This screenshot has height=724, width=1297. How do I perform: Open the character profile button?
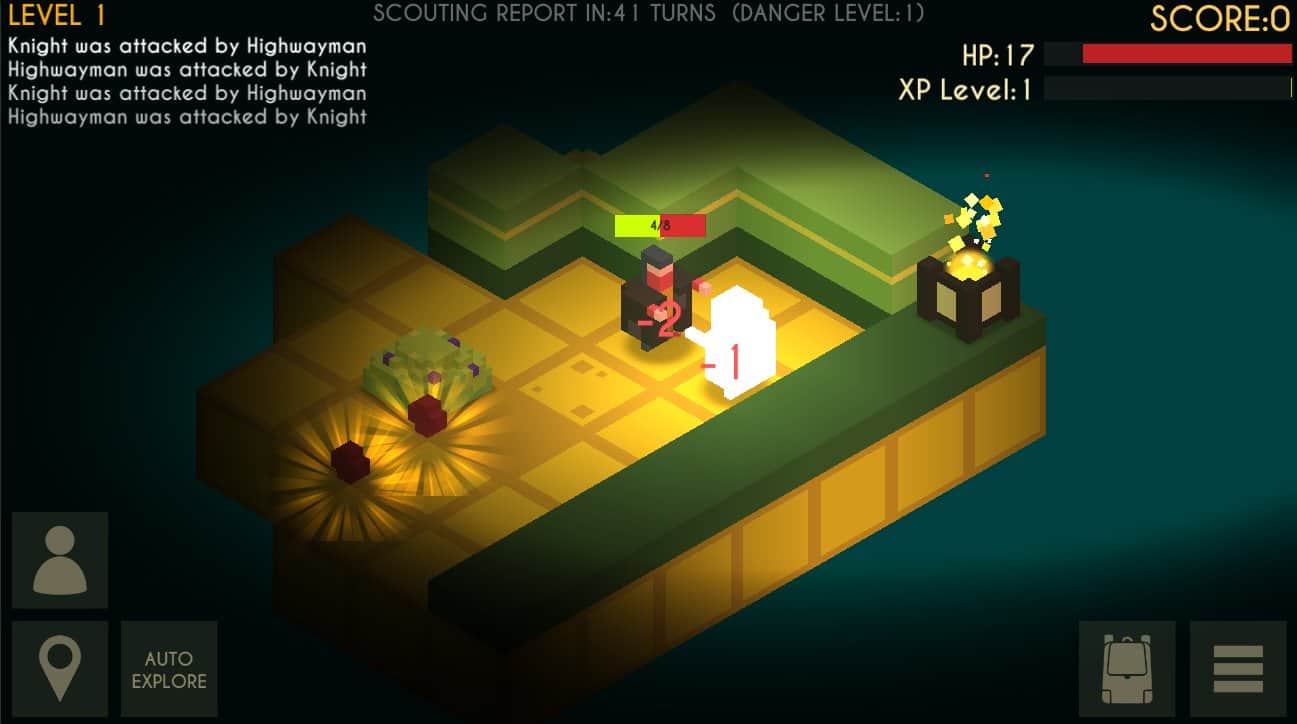click(x=60, y=560)
